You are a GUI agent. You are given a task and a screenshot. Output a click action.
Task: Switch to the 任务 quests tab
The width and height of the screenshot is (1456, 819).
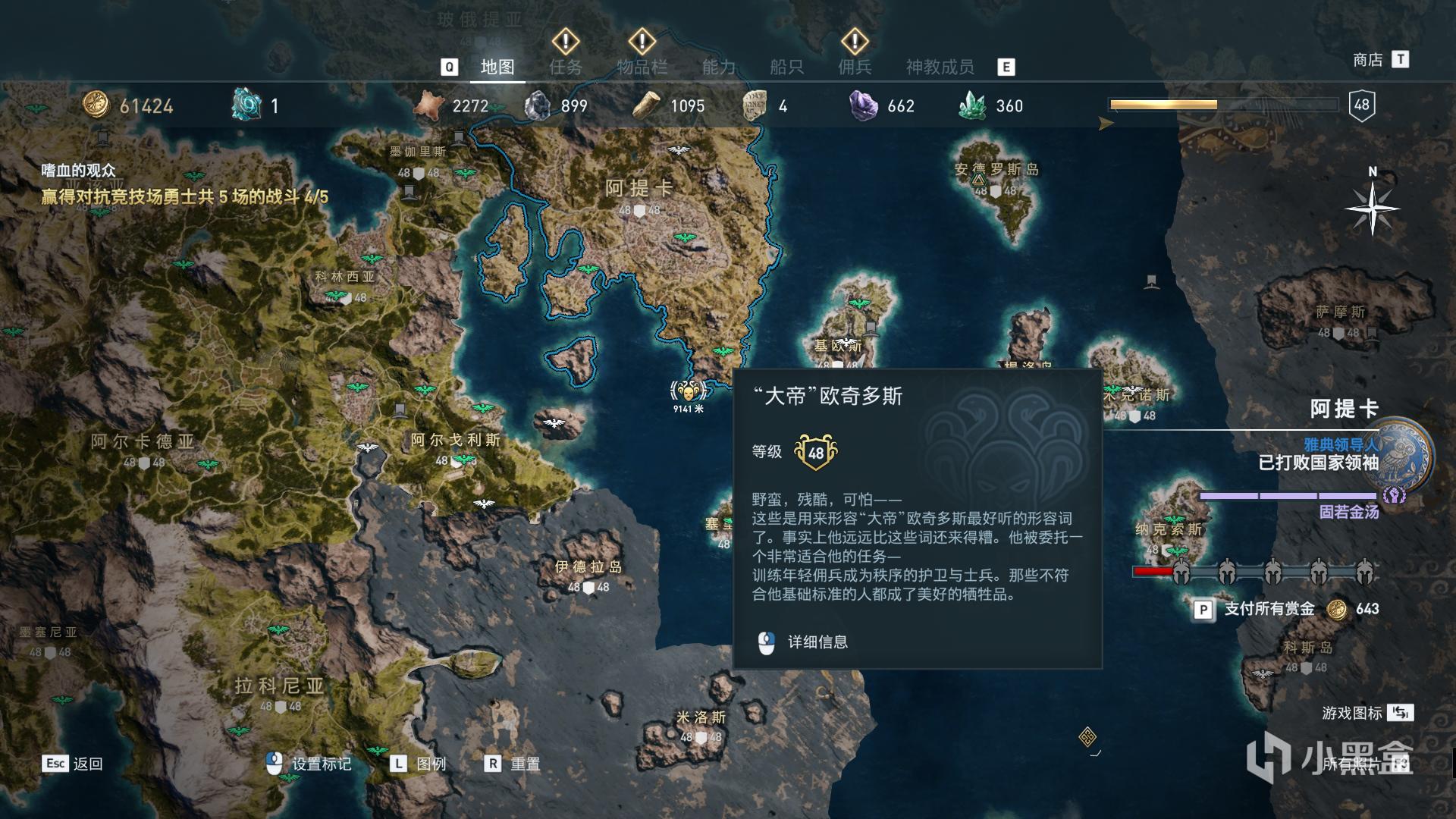click(566, 67)
